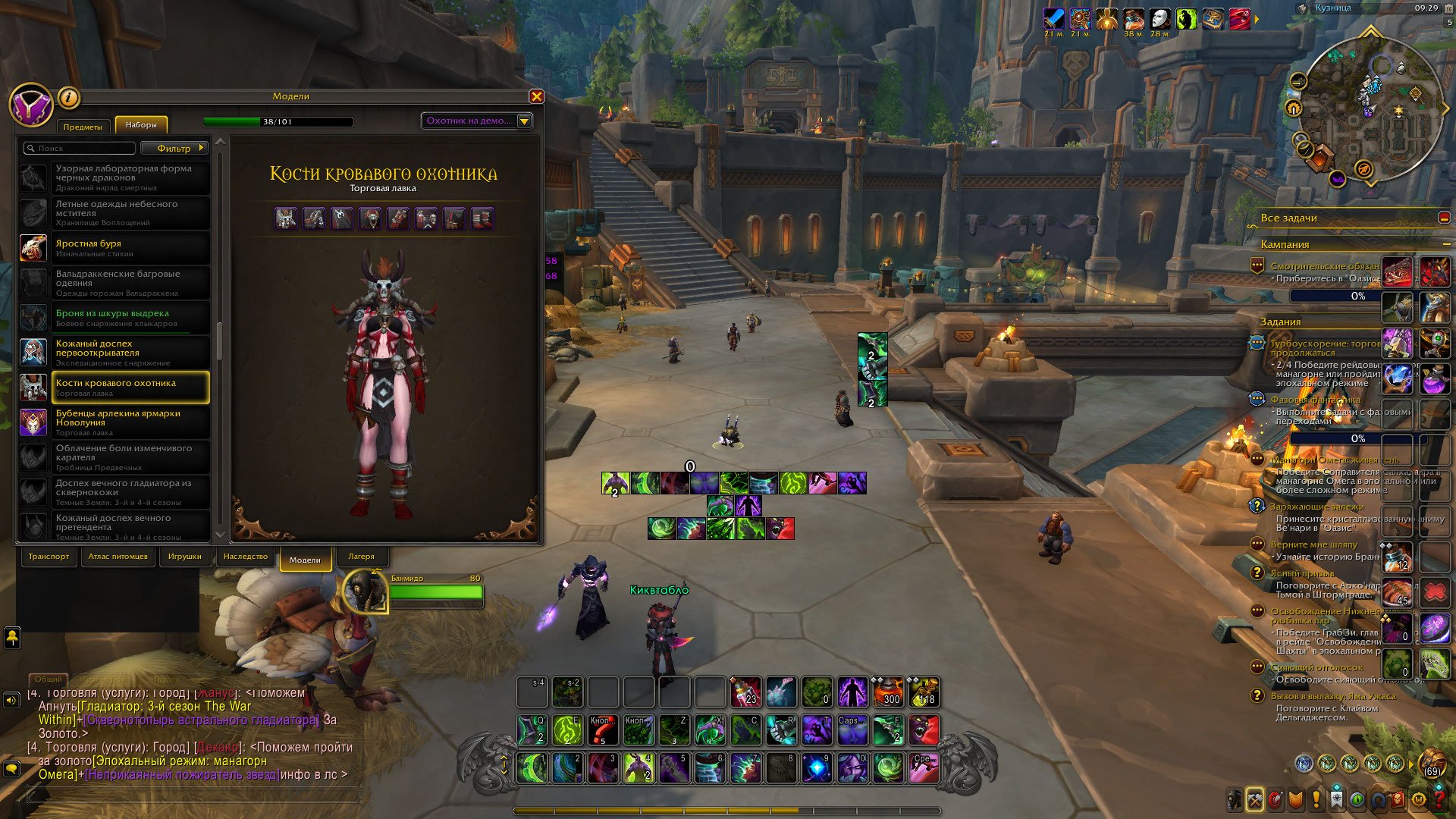Image resolution: width=1456 pixels, height=819 pixels.
Task: Switch to the Предметы tab
Action: [83, 127]
